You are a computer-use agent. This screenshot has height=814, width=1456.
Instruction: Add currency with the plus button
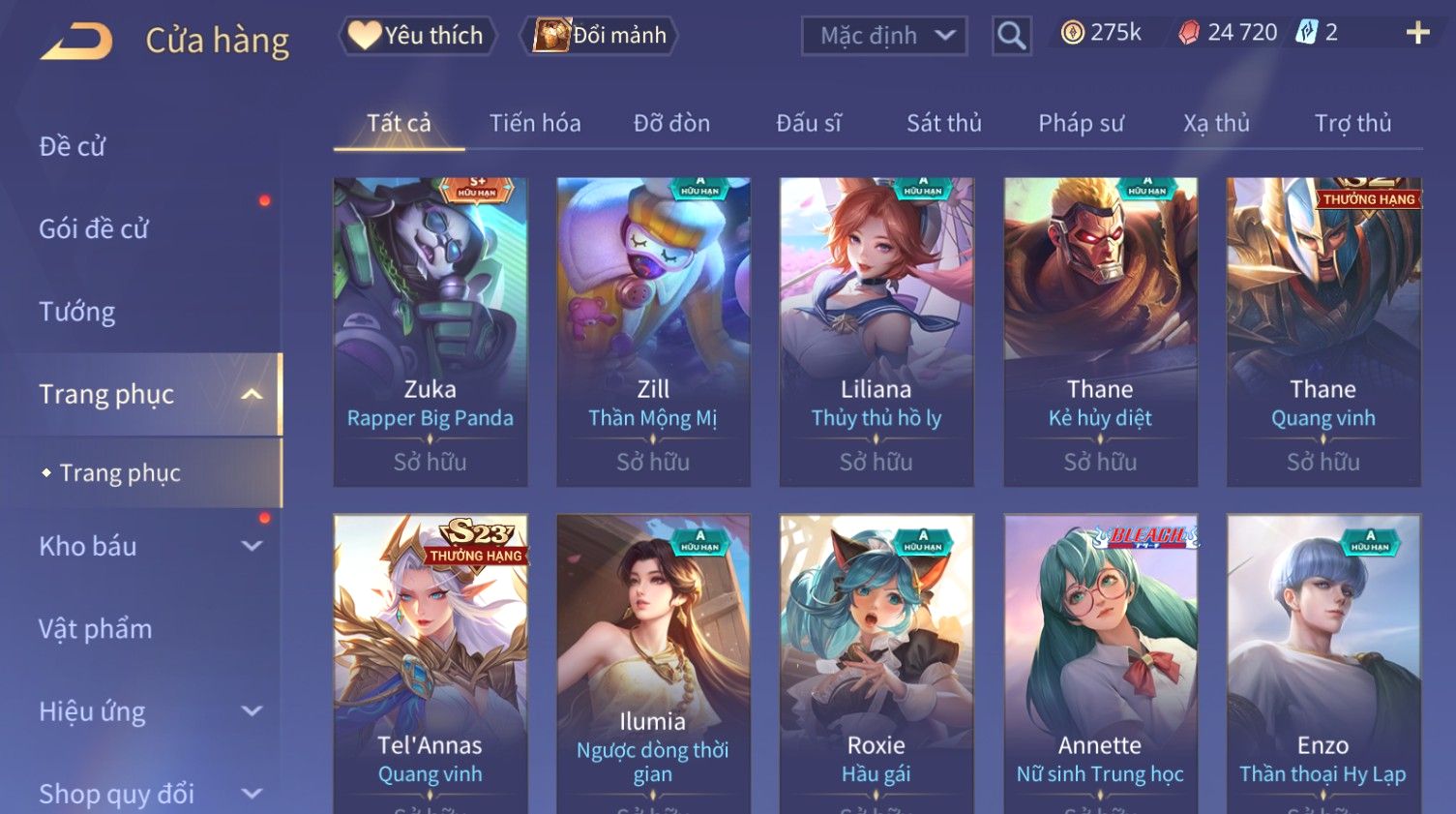(x=1417, y=33)
